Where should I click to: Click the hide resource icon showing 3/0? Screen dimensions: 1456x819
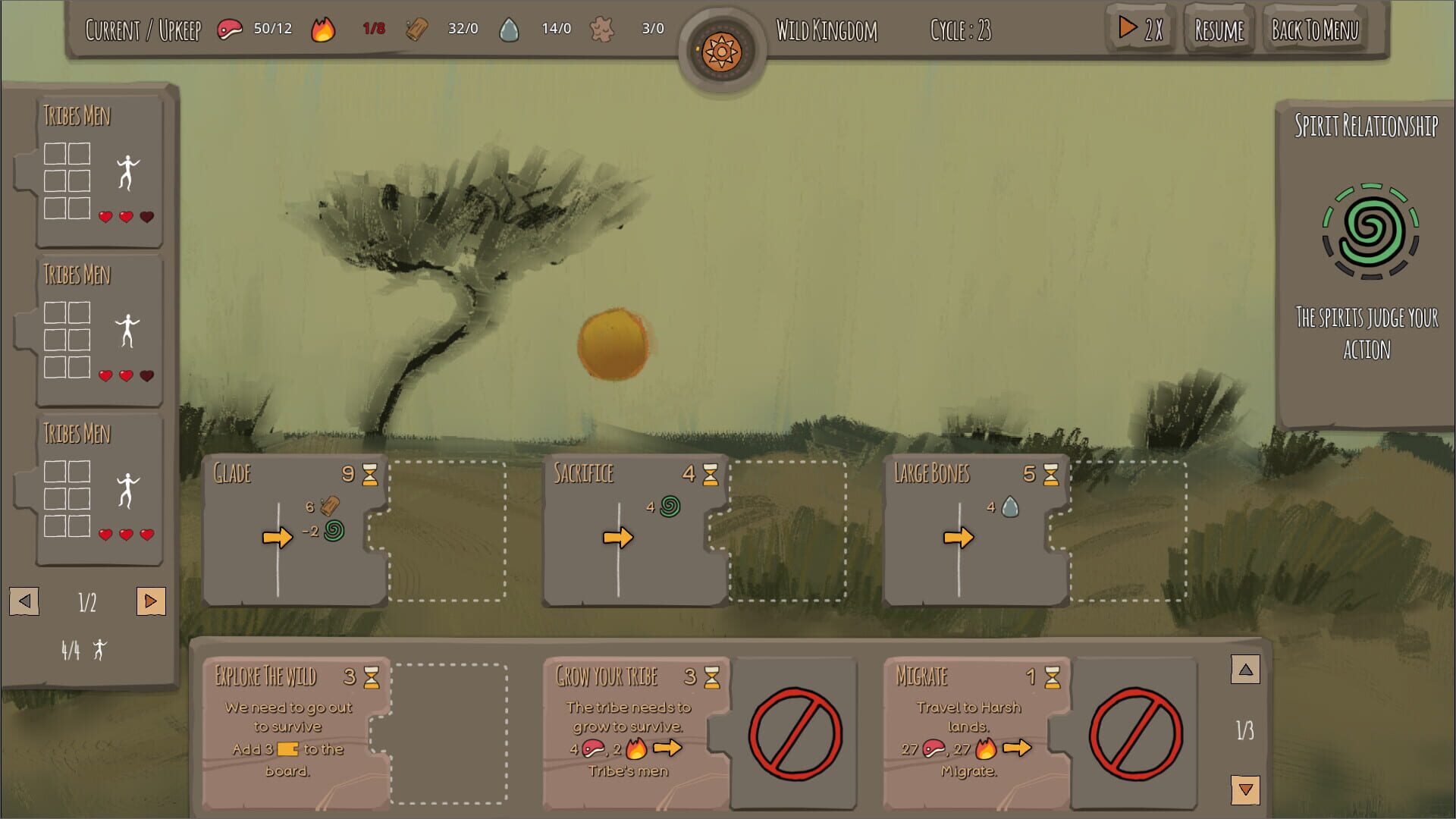point(603,29)
